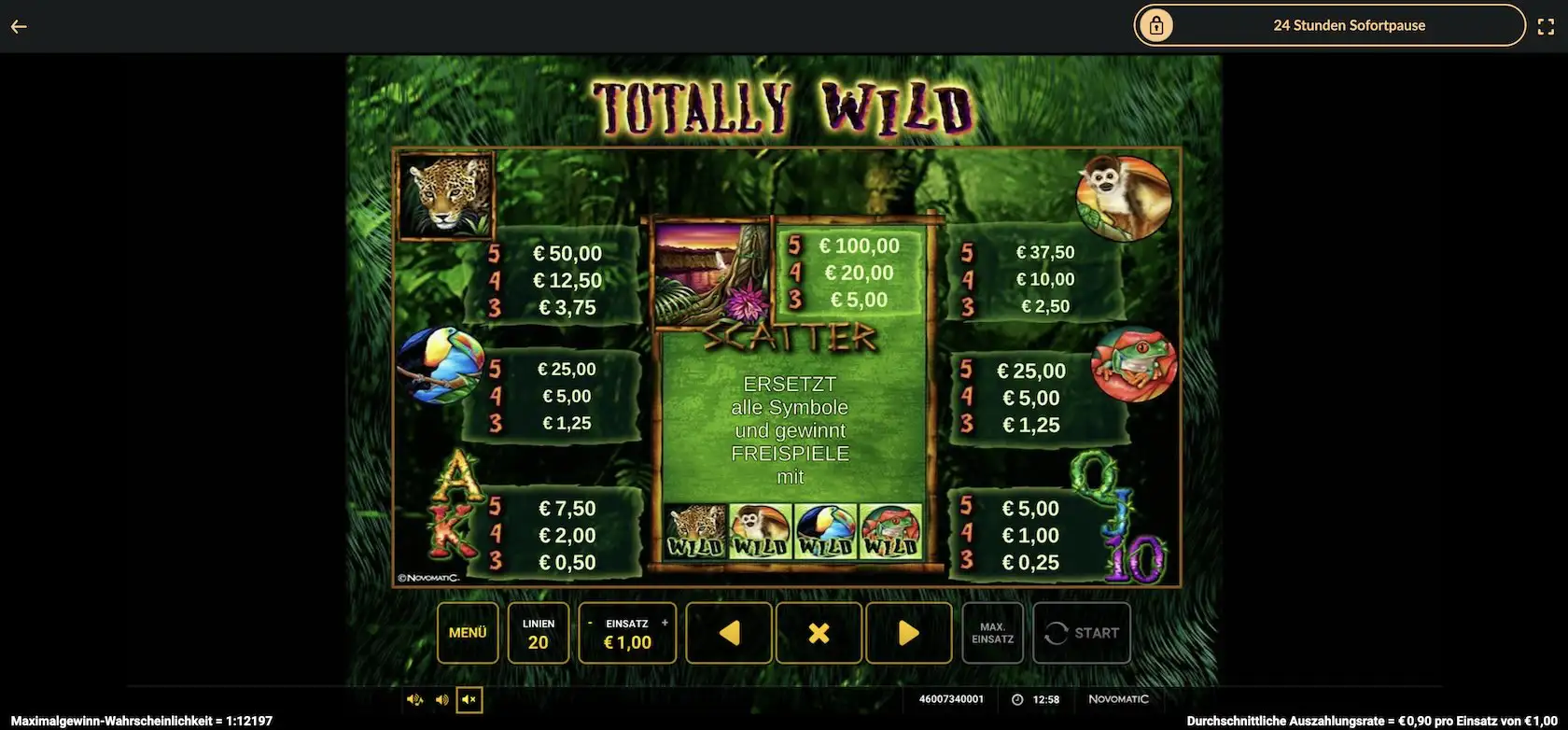Activate the Max. Einsatz bet icon
The image size is (1568, 730).
(x=992, y=633)
